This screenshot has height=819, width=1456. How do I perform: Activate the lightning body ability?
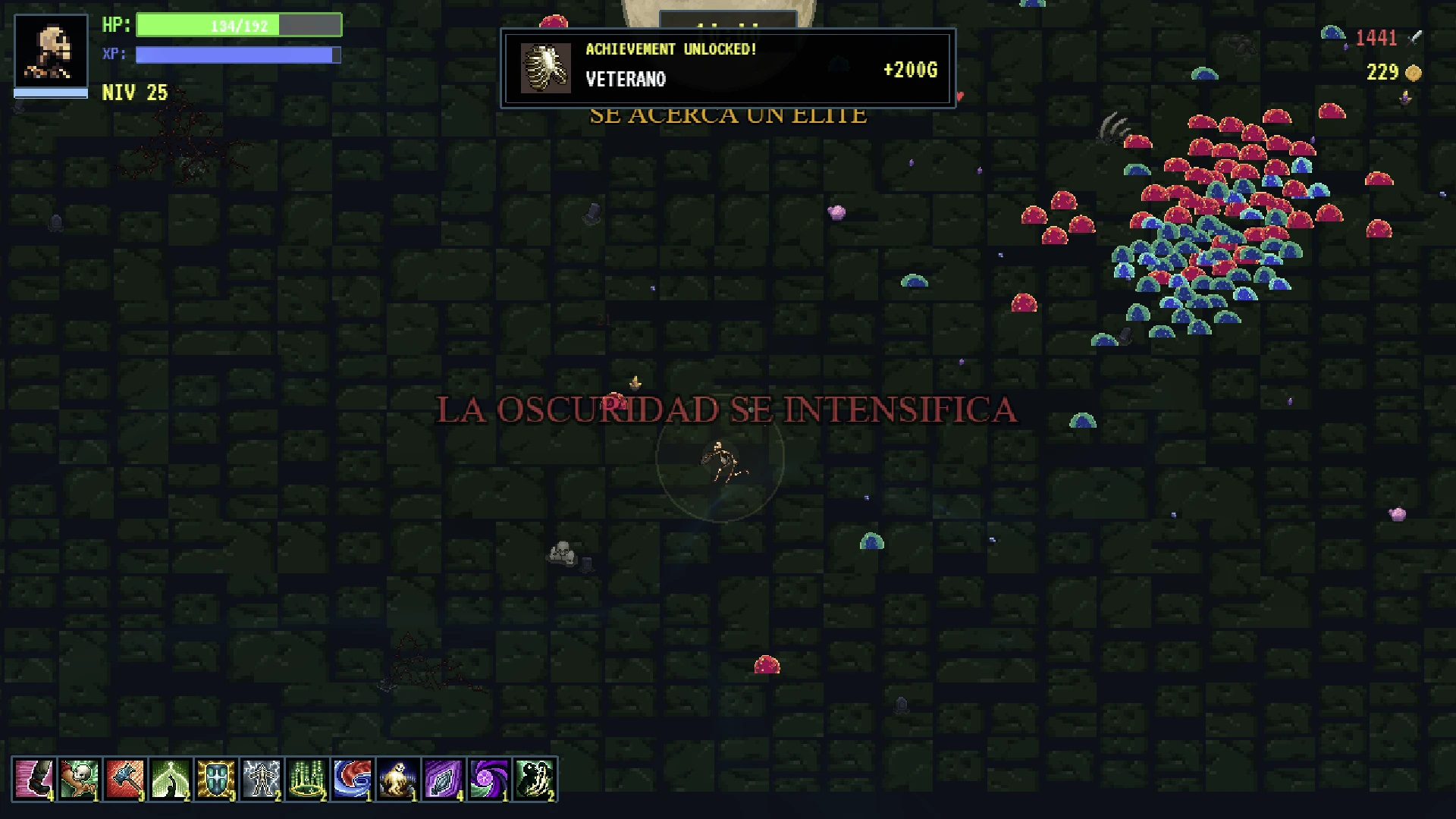(261, 779)
